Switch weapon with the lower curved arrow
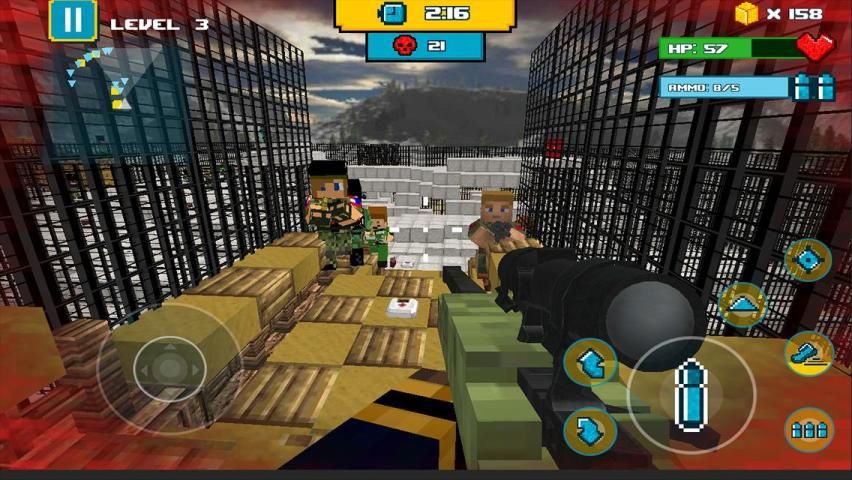Screen dimensions: 852x480 [590, 430]
